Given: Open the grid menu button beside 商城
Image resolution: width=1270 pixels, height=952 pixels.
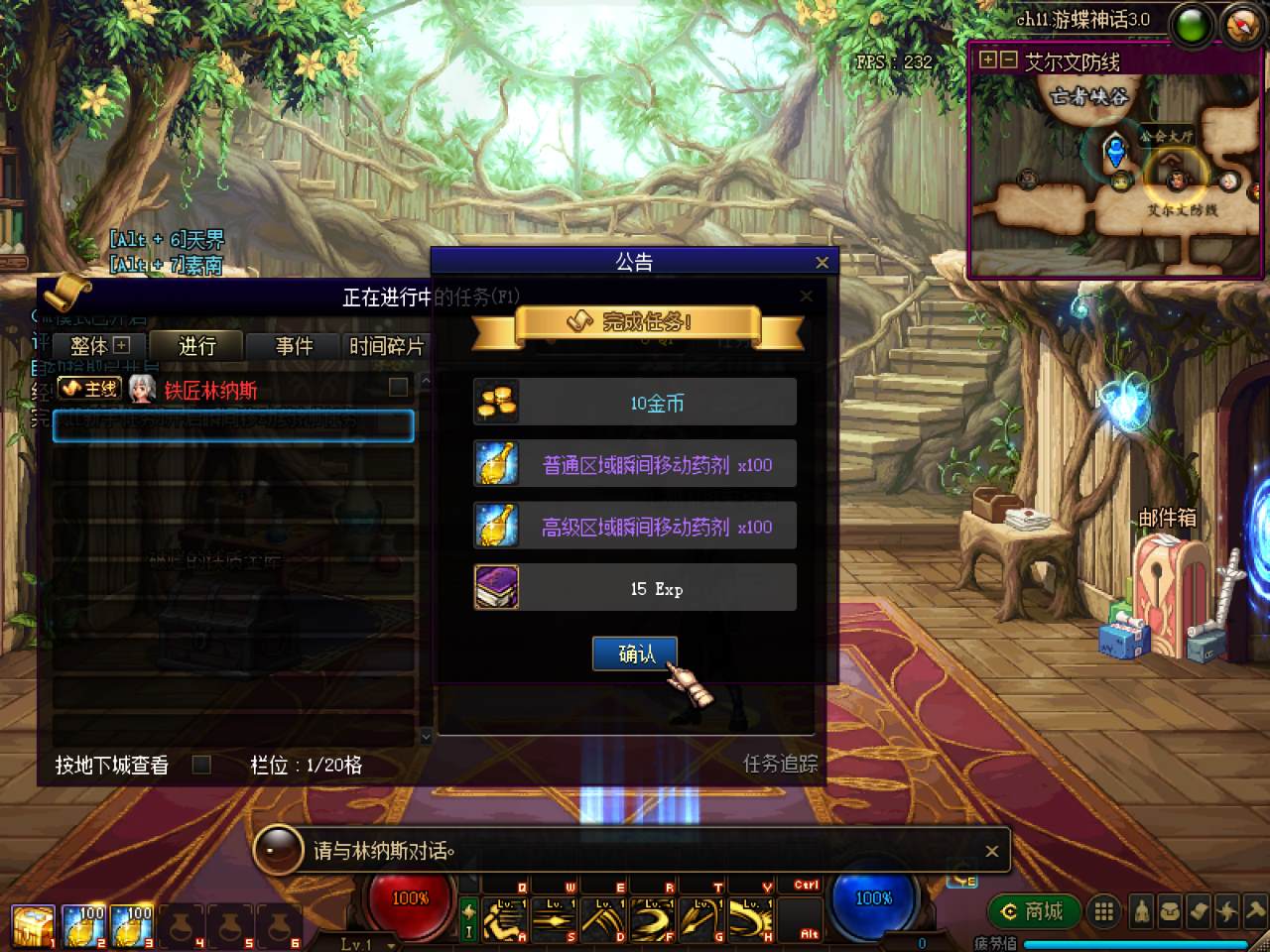Looking at the screenshot, I should (1102, 911).
